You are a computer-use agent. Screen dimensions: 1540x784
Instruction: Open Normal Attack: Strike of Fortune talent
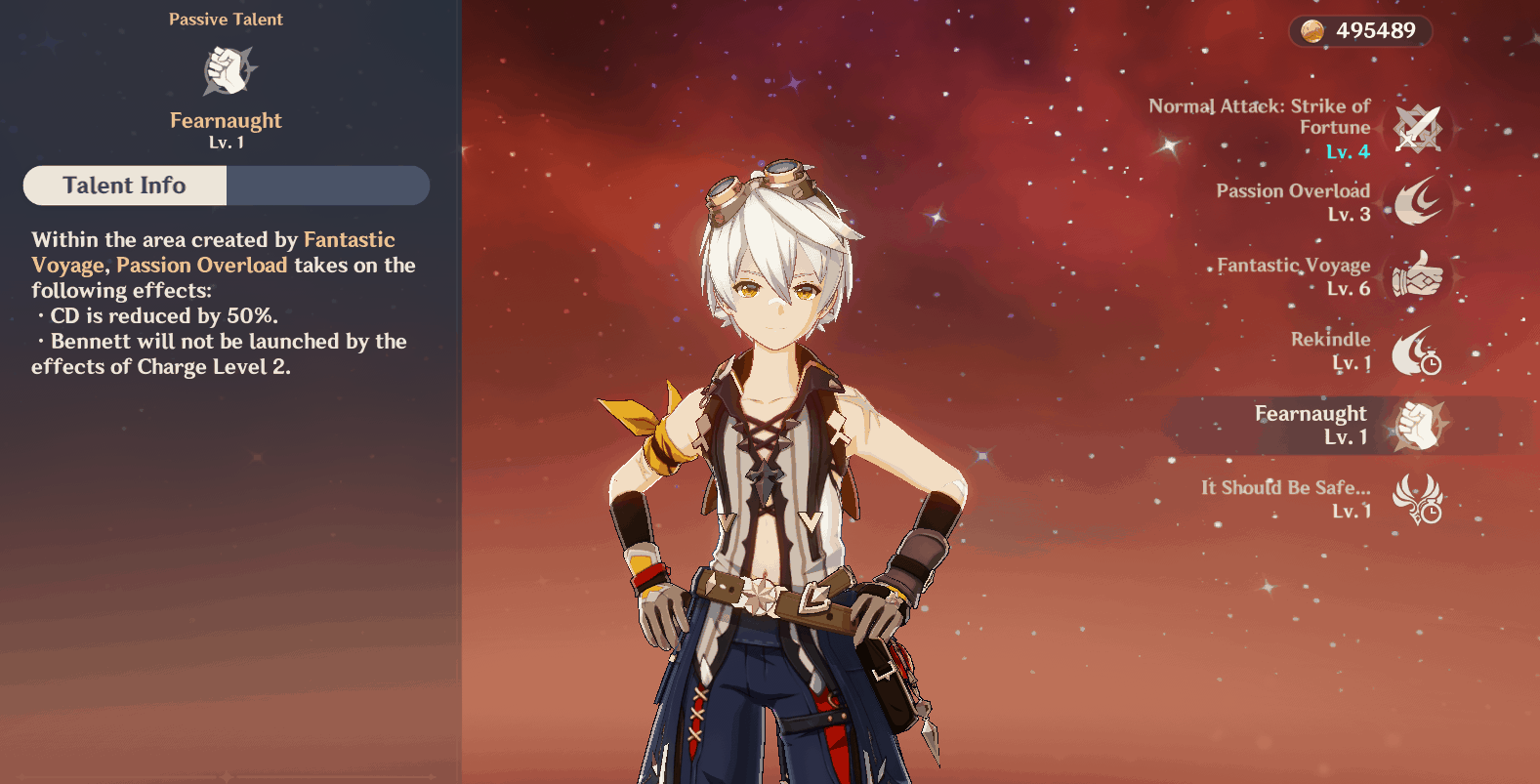[x=1417, y=129]
